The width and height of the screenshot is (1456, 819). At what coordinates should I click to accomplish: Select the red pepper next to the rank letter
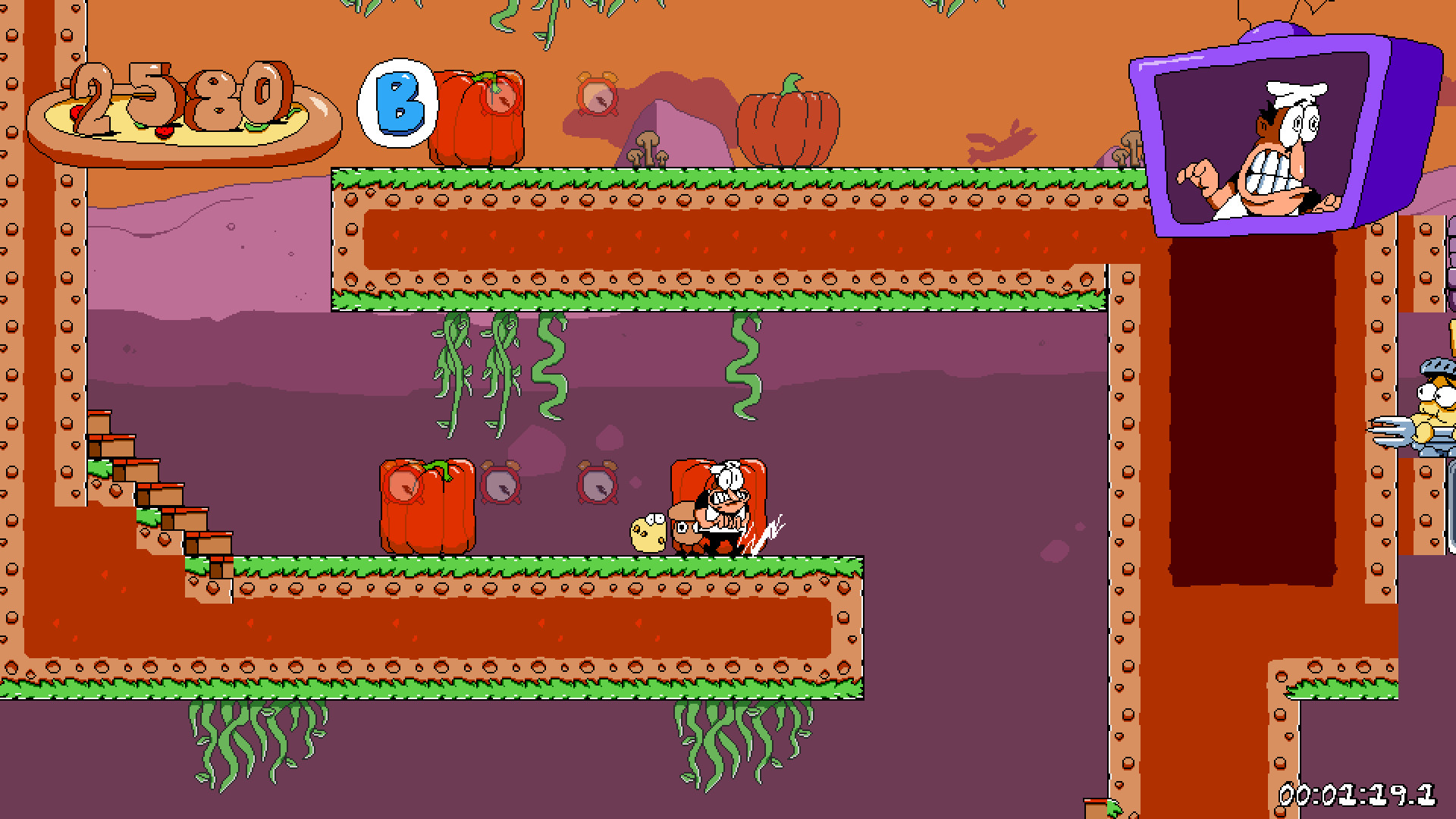[478, 118]
